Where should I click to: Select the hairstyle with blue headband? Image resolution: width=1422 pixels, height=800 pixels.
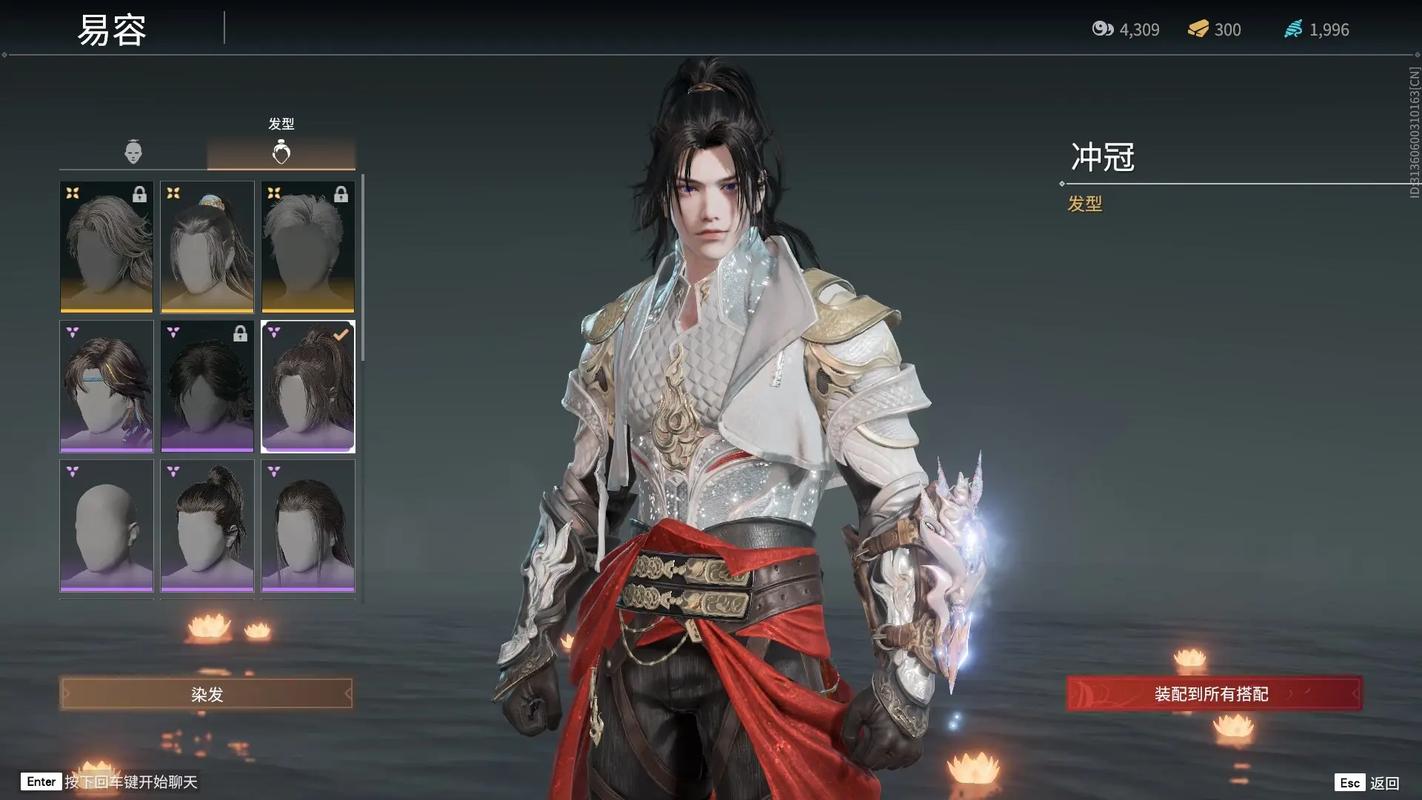[106, 386]
